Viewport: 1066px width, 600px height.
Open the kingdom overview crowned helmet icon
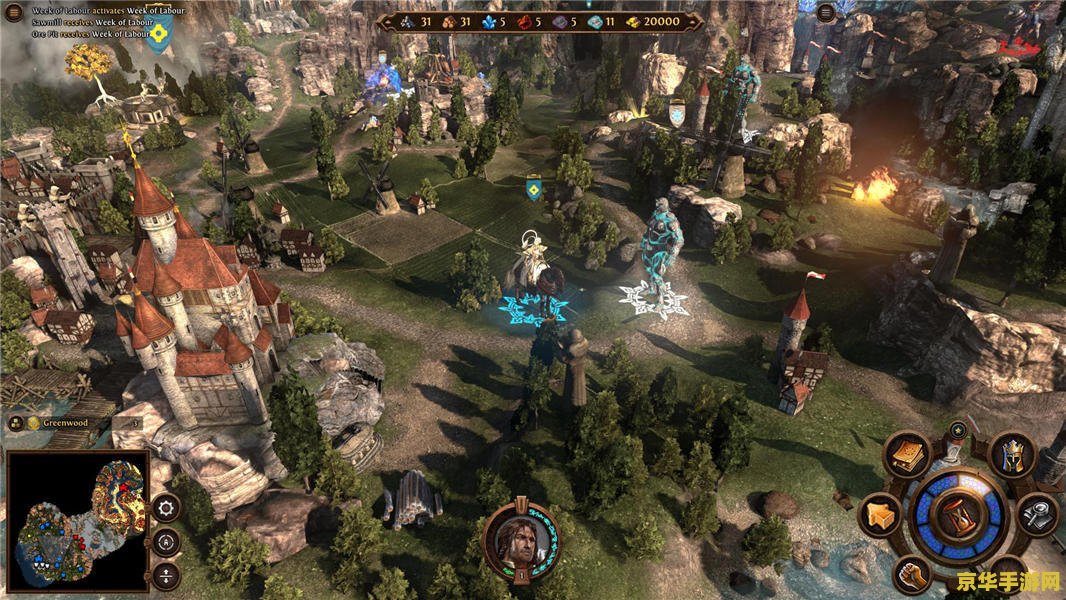pos(1010,455)
